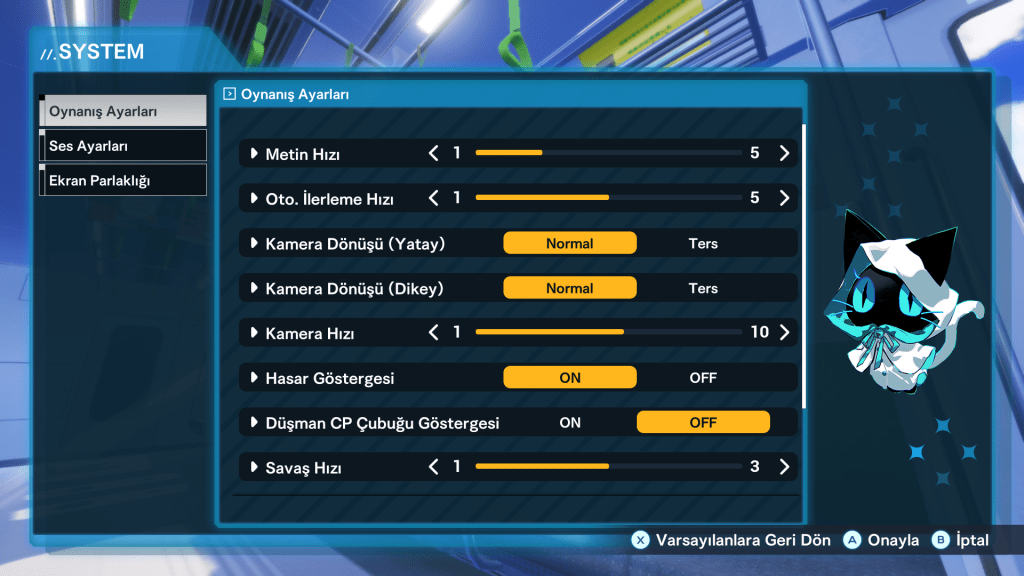Screen dimensions: 1024x576
Task: Open the Ses Ayarları section
Action: [x=122, y=146]
